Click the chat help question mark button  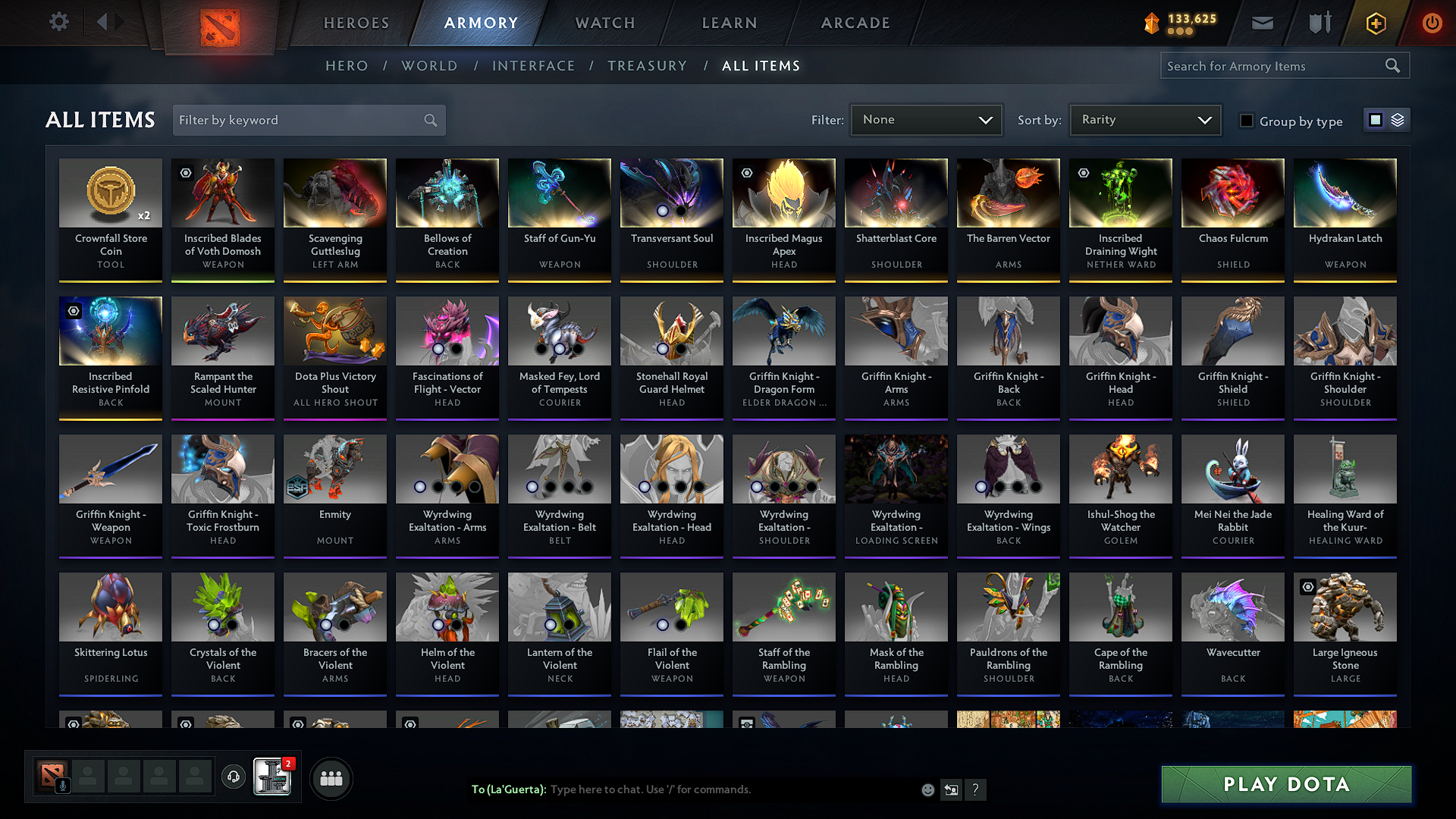pos(976,789)
